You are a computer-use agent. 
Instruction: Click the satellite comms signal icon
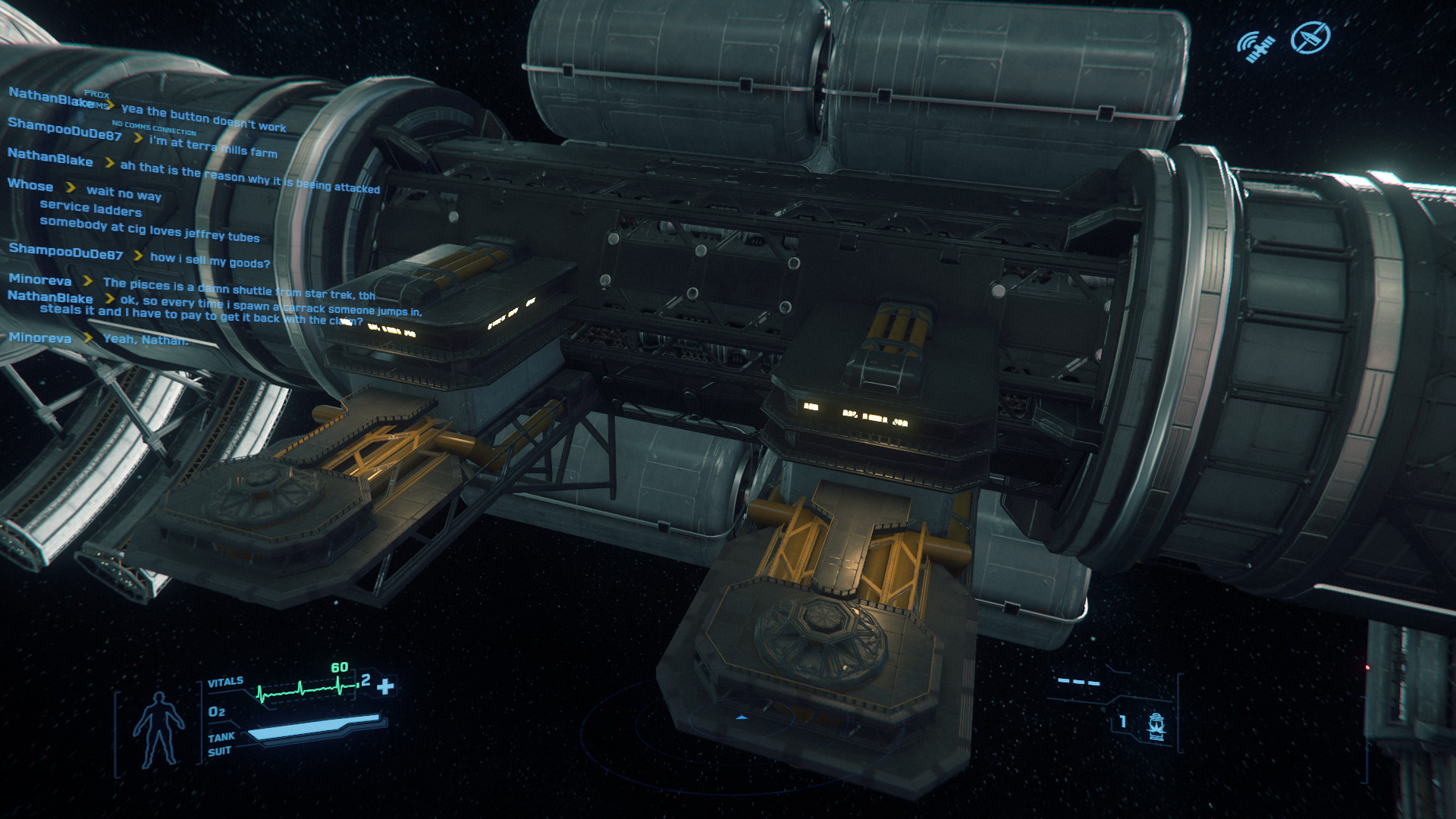tap(1256, 45)
